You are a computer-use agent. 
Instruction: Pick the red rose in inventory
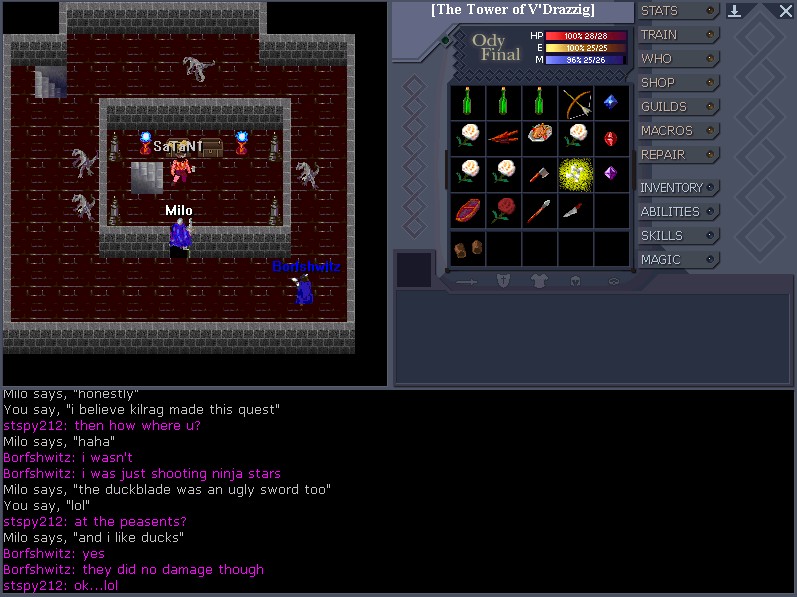(503, 209)
